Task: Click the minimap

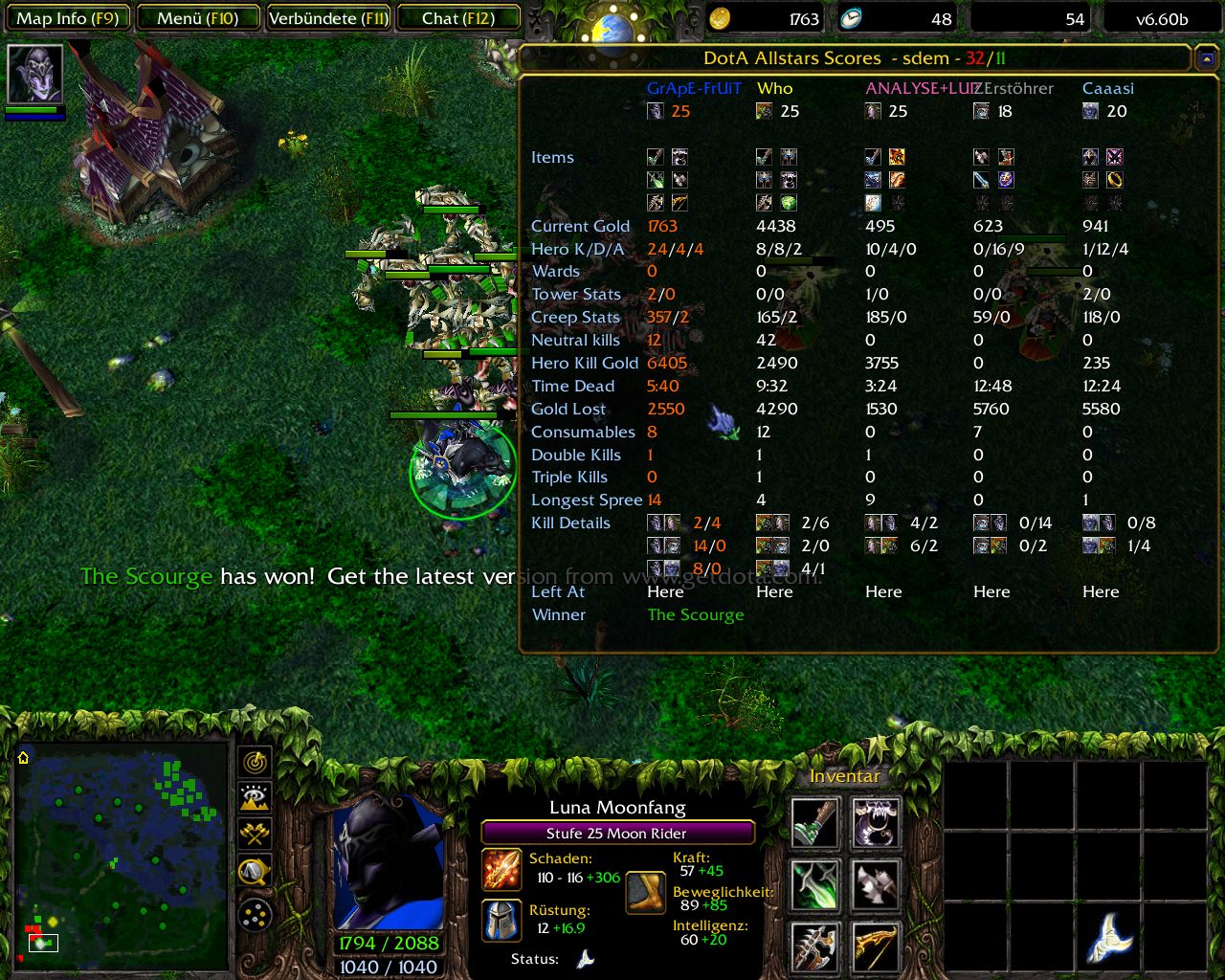Action: [120, 852]
